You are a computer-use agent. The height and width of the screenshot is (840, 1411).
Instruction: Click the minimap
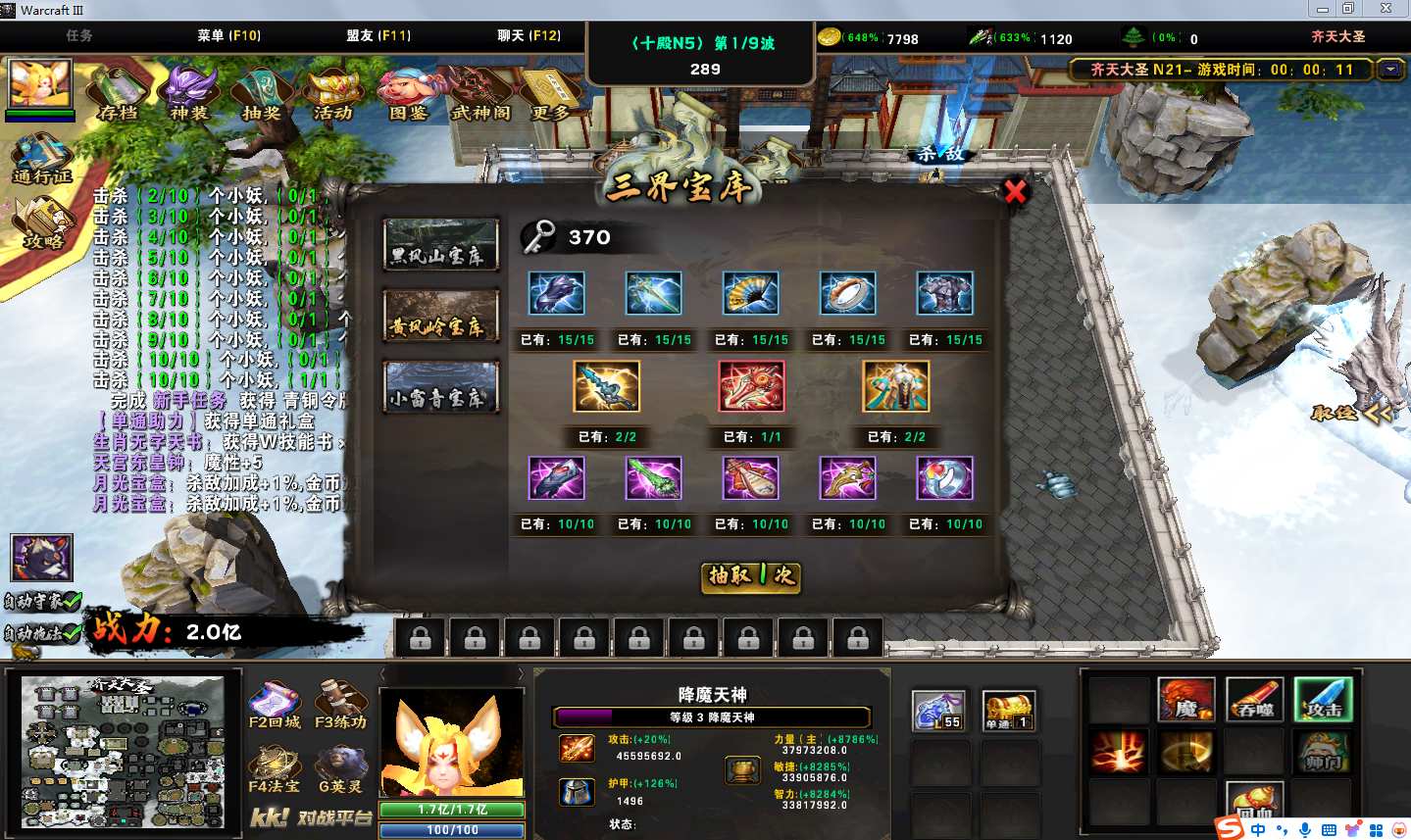pyautogui.click(x=123, y=752)
